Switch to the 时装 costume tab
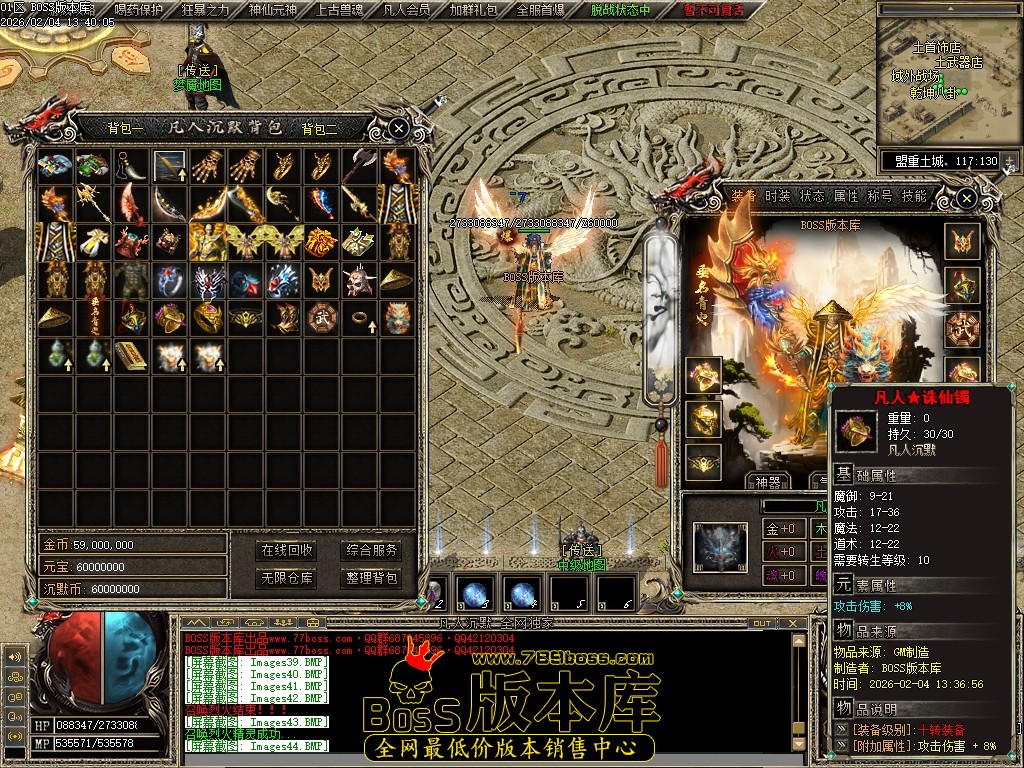1024x768 pixels. coord(778,197)
